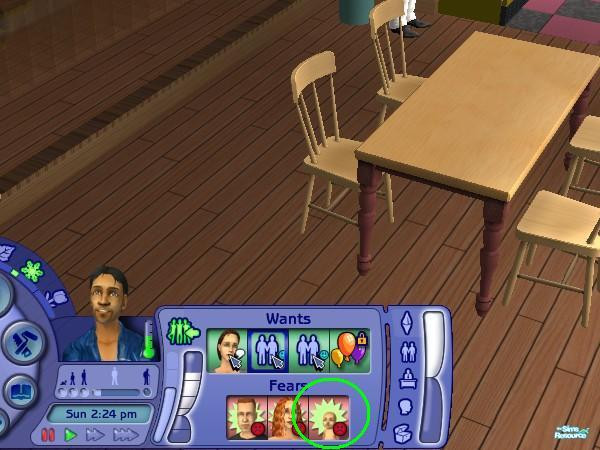Click the green family group arrow icon
Viewport: 600px width, 450px height.
(x=184, y=331)
